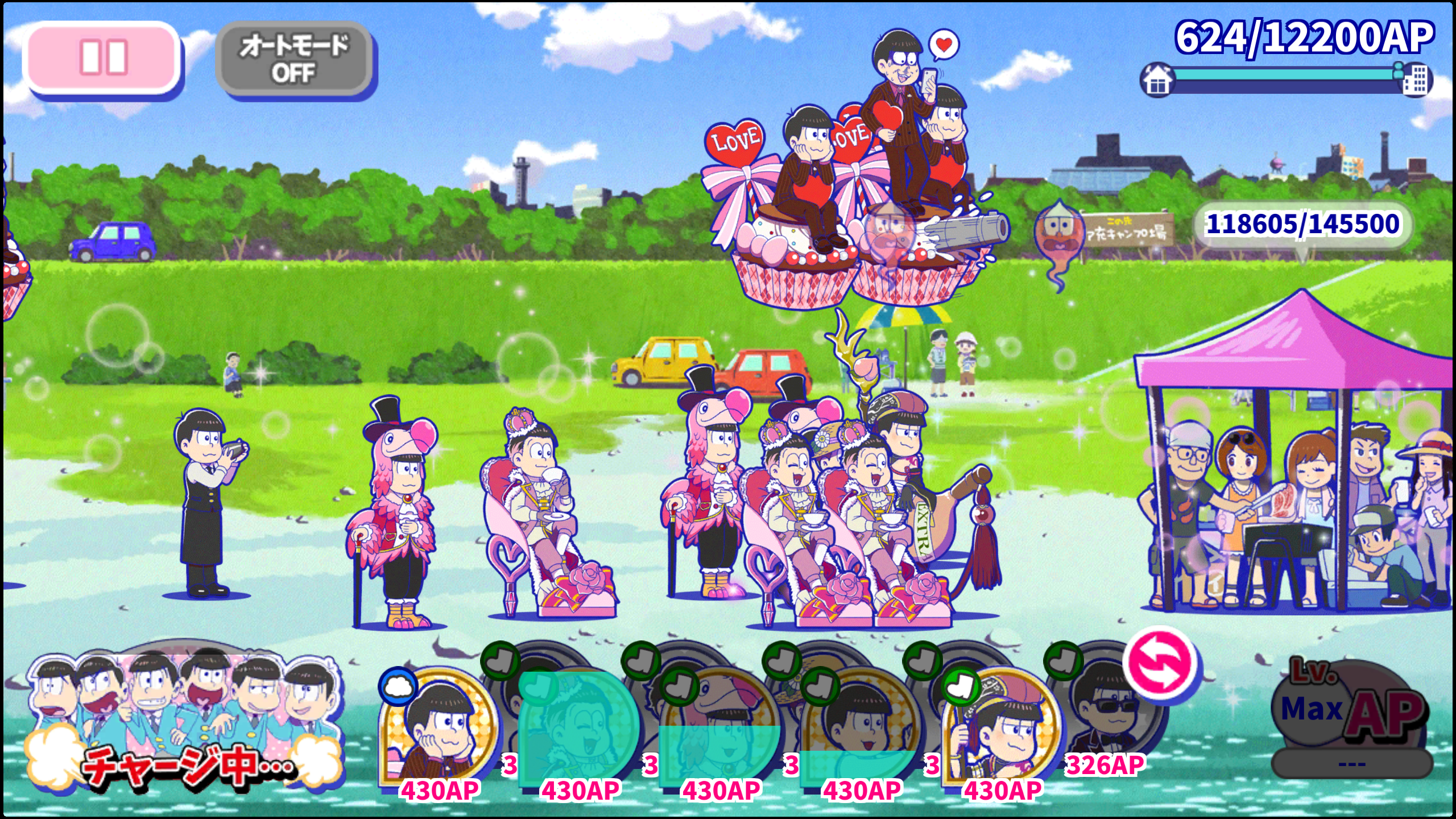Image resolution: width=1456 pixels, height=819 pixels.
Task: Select the winking crowned prince unit card
Action: pos(579,725)
